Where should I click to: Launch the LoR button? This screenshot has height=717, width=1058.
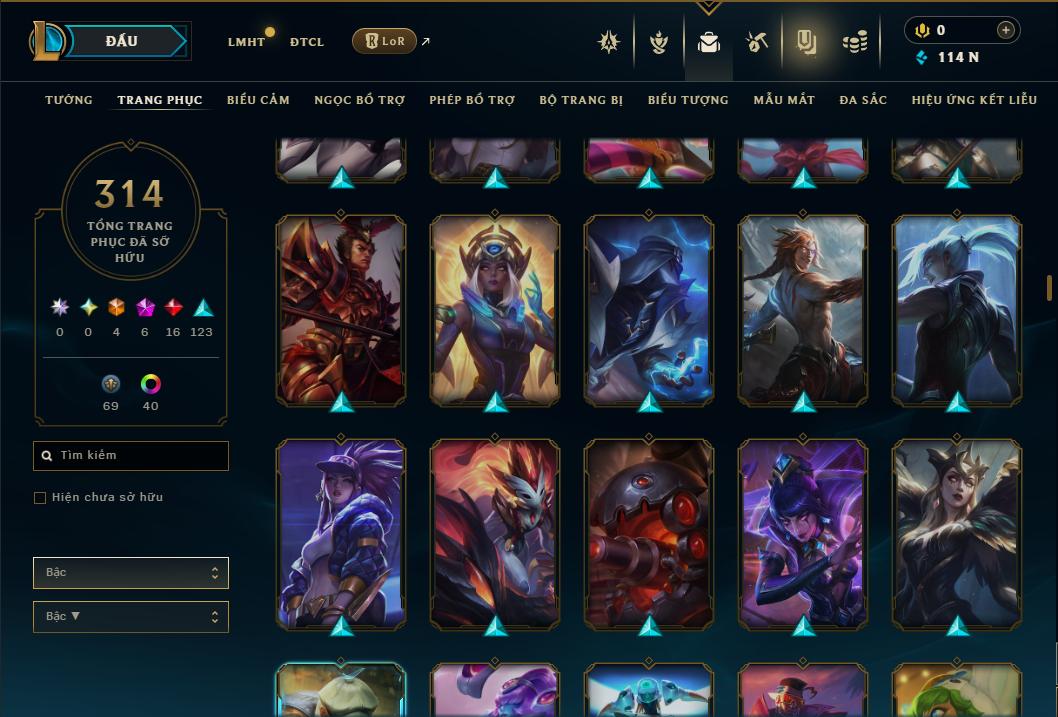(384, 41)
